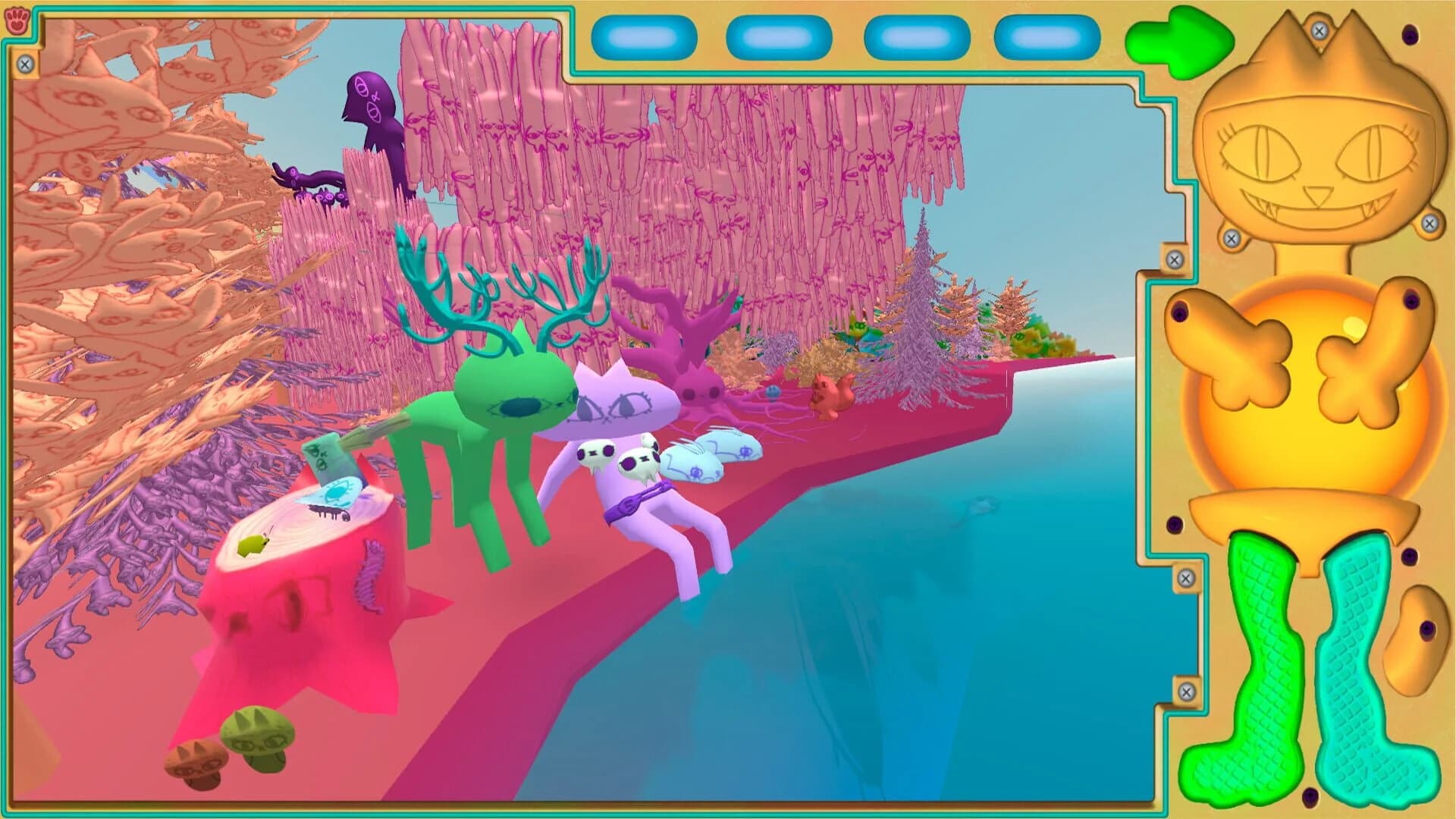Toggle the X screw at the viewport's top-left corner
The width and height of the screenshot is (1456, 819).
point(24,64)
